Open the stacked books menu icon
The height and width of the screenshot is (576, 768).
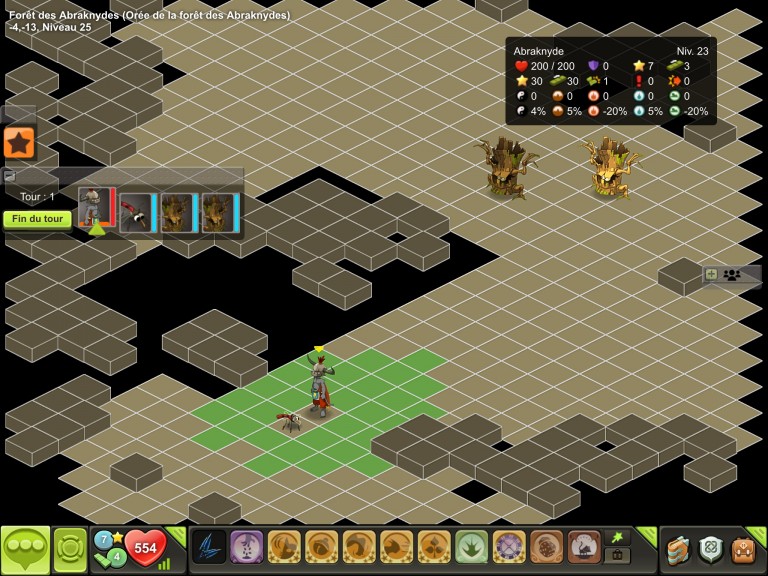[x=679, y=549]
